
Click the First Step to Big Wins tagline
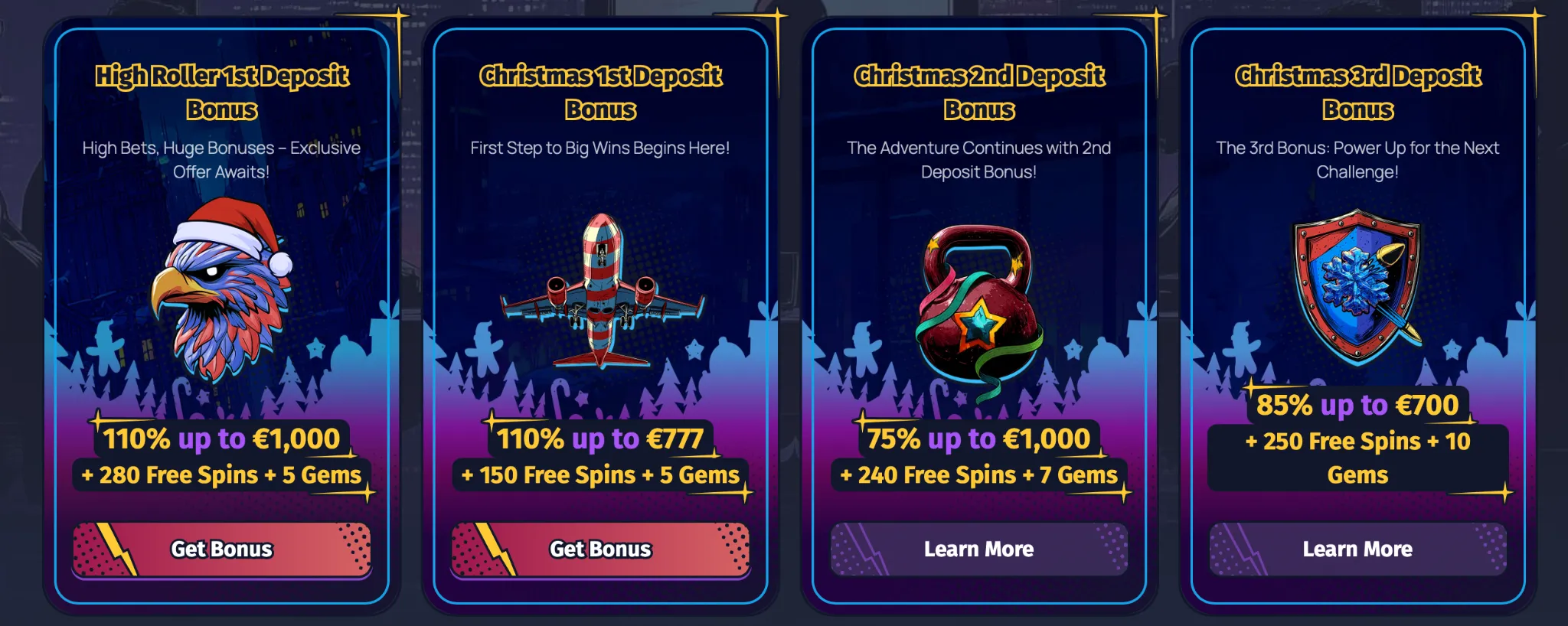(599, 149)
